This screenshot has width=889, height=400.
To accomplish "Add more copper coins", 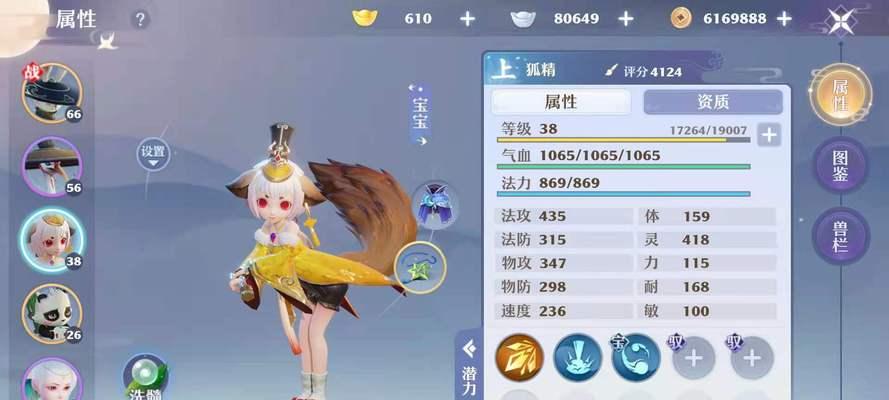I will (784, 19).
